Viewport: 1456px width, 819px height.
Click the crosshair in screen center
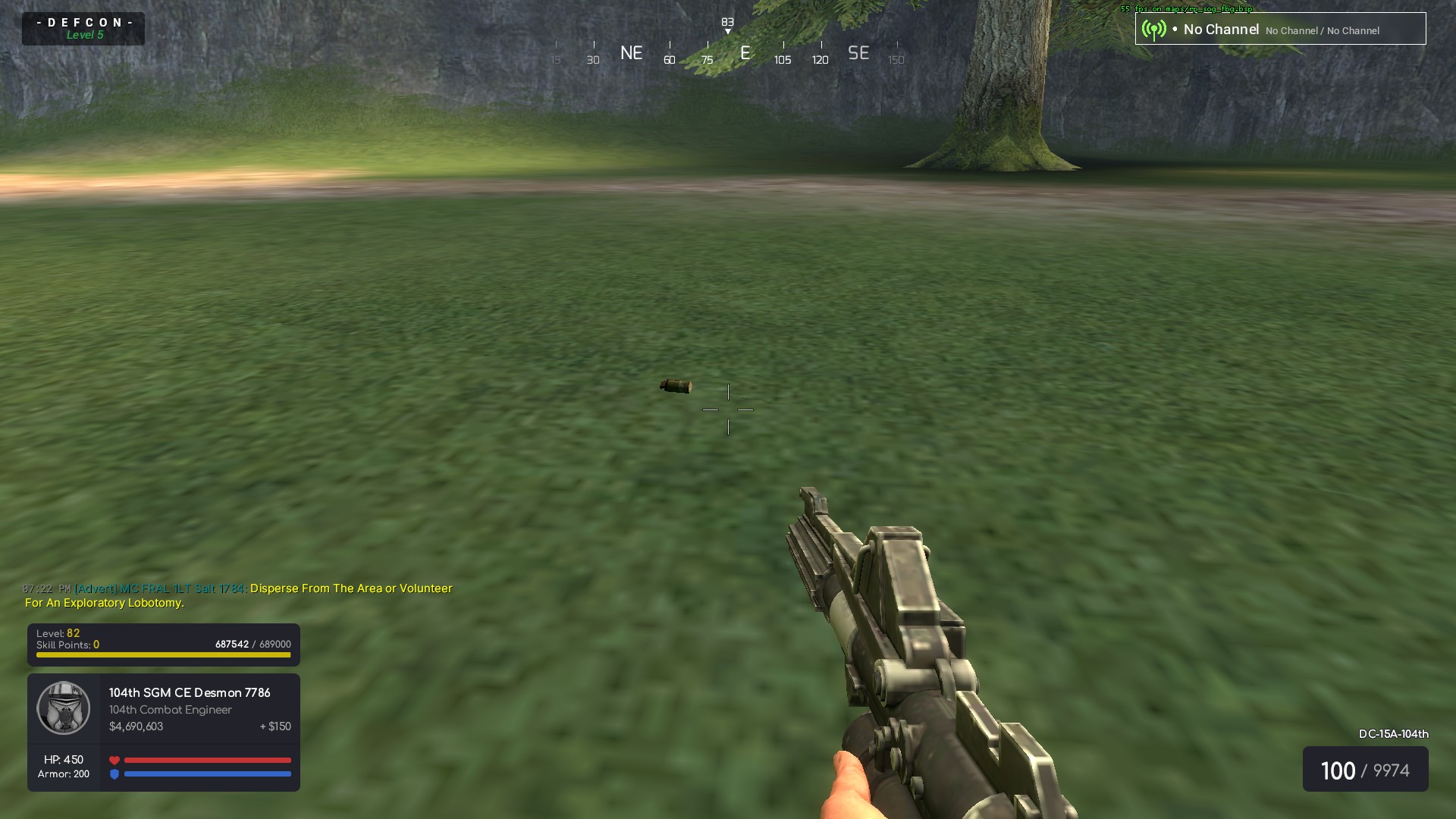point(729,409)
